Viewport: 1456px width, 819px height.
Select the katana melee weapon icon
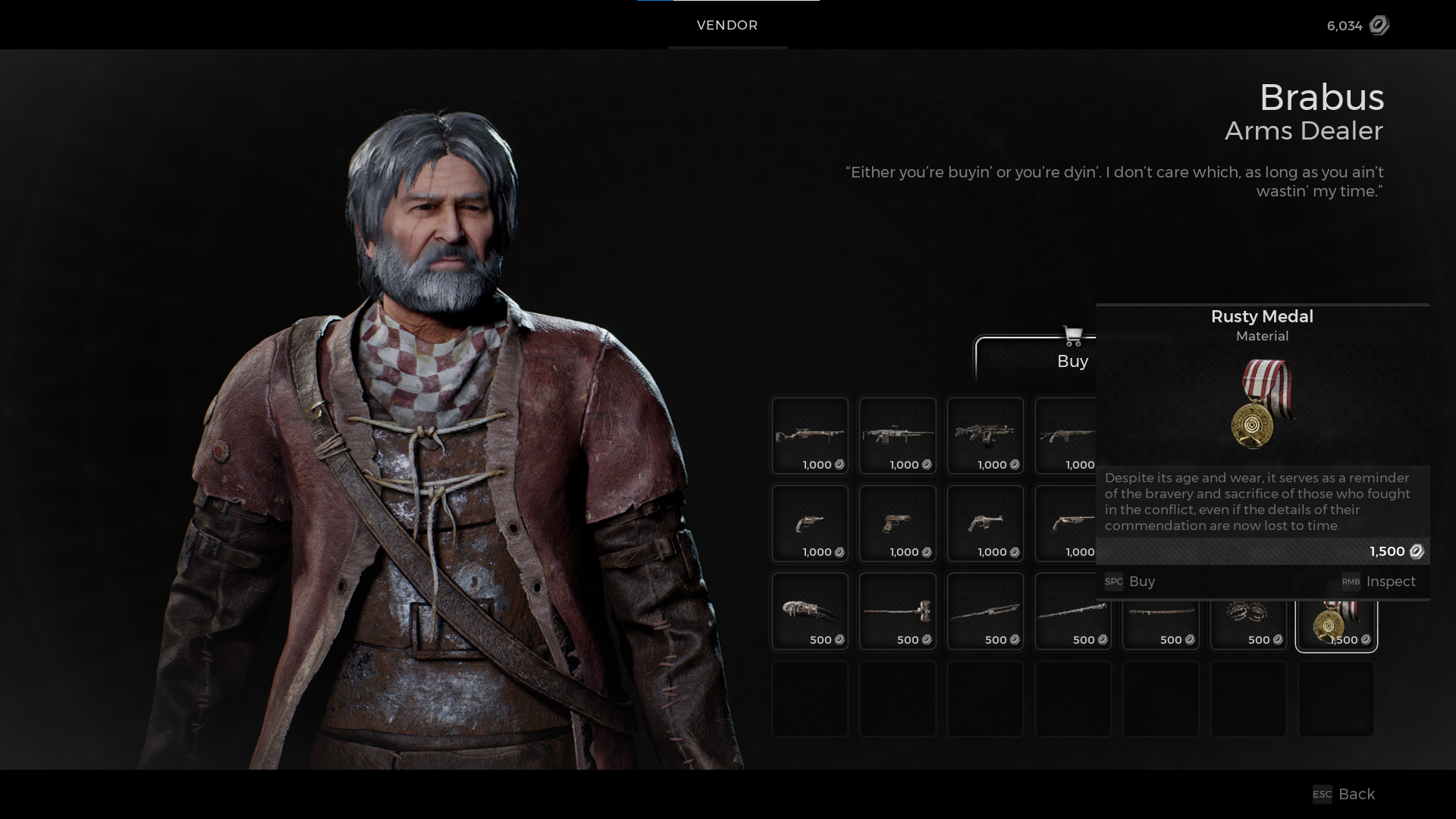1161,610
